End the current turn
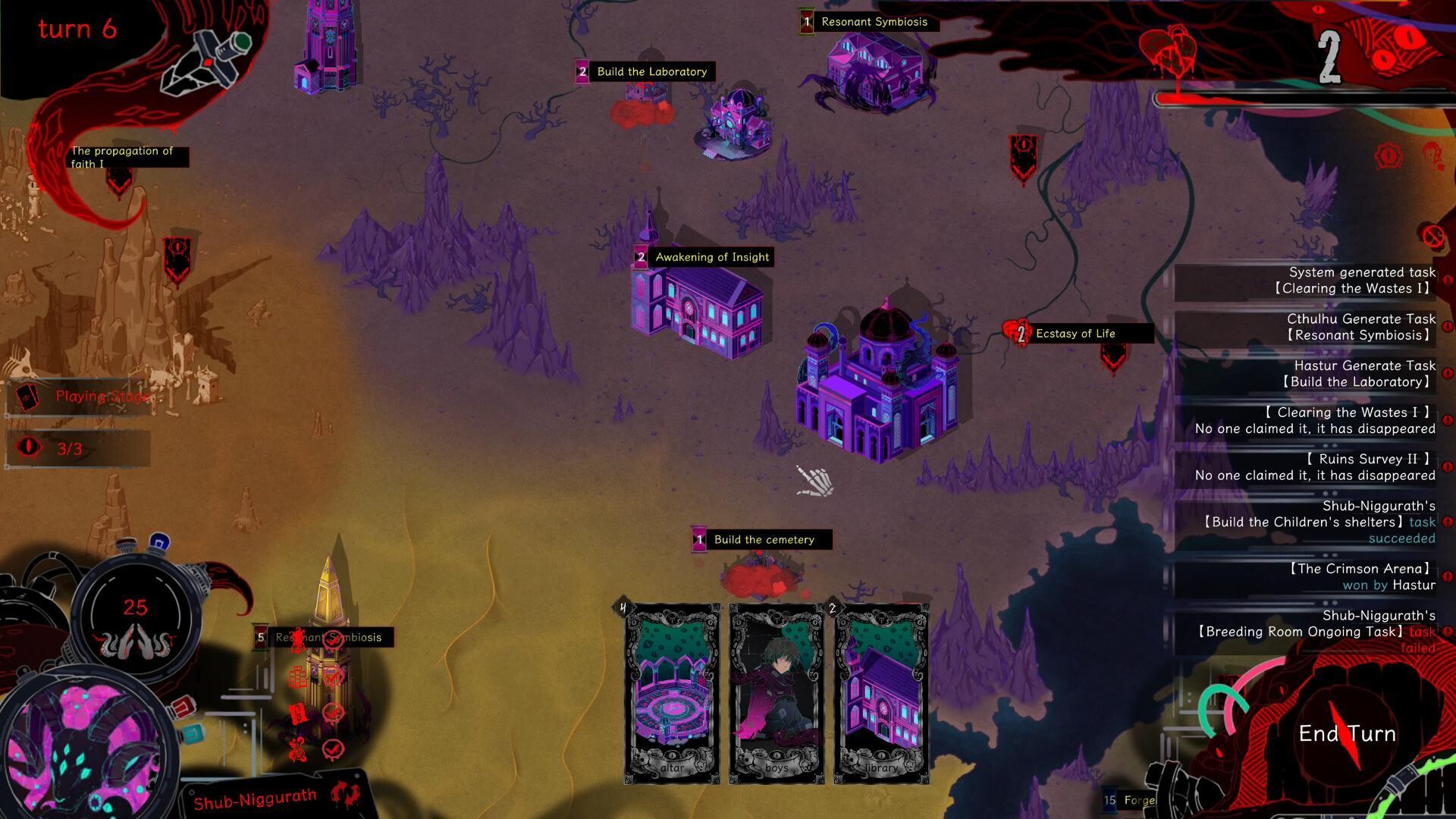This screenshot has height=819, width=1456. (x=1347, y=733)
